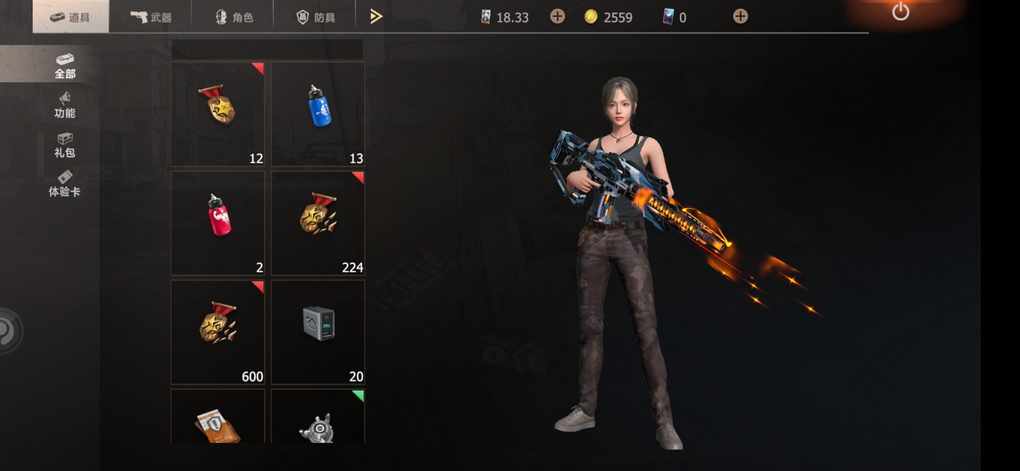Switch to the 角色 character tab
Viewport: 1020px width, 471px height.
point(234,17)
